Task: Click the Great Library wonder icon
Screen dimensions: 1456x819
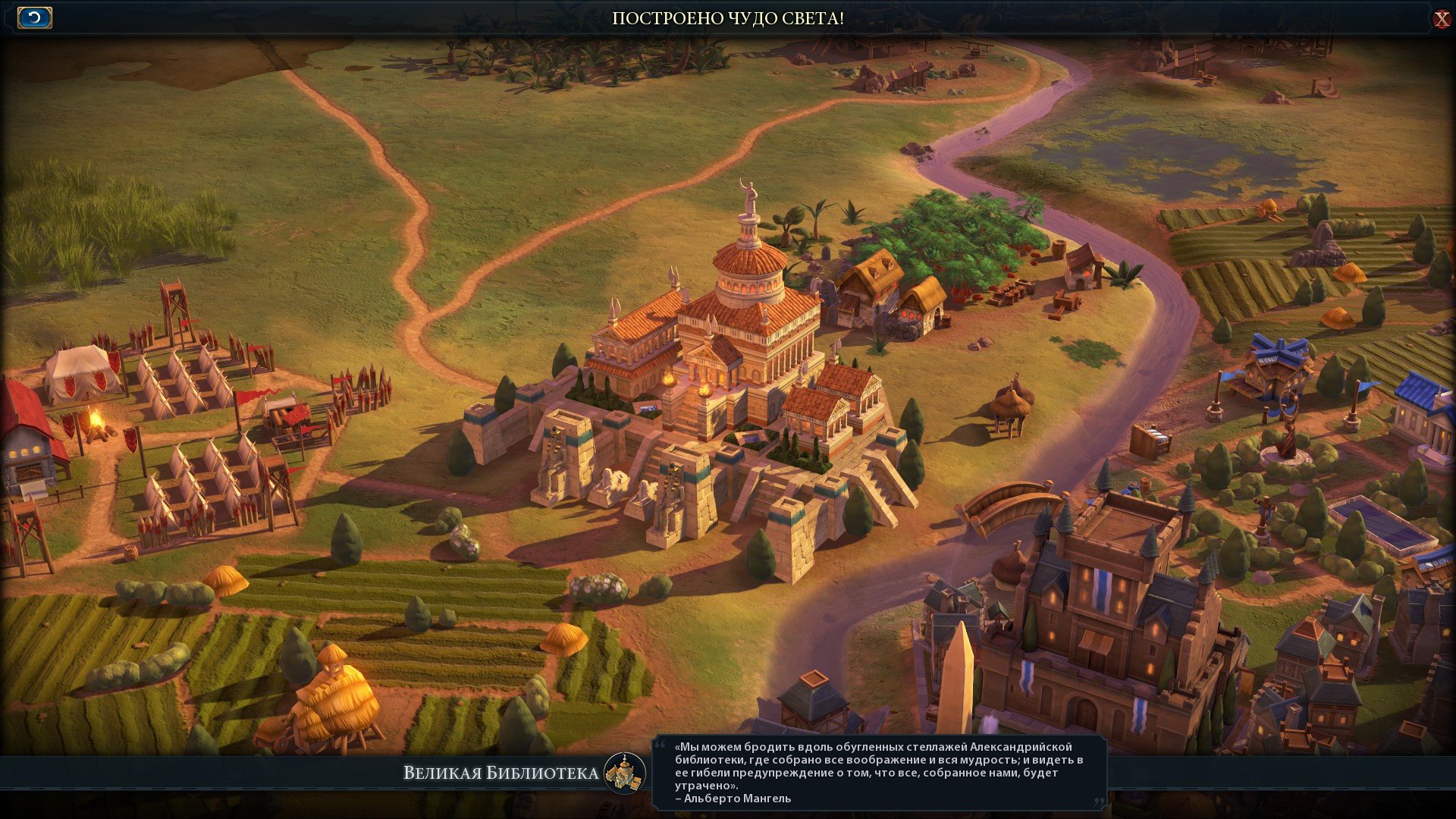Action: [625, 773]
